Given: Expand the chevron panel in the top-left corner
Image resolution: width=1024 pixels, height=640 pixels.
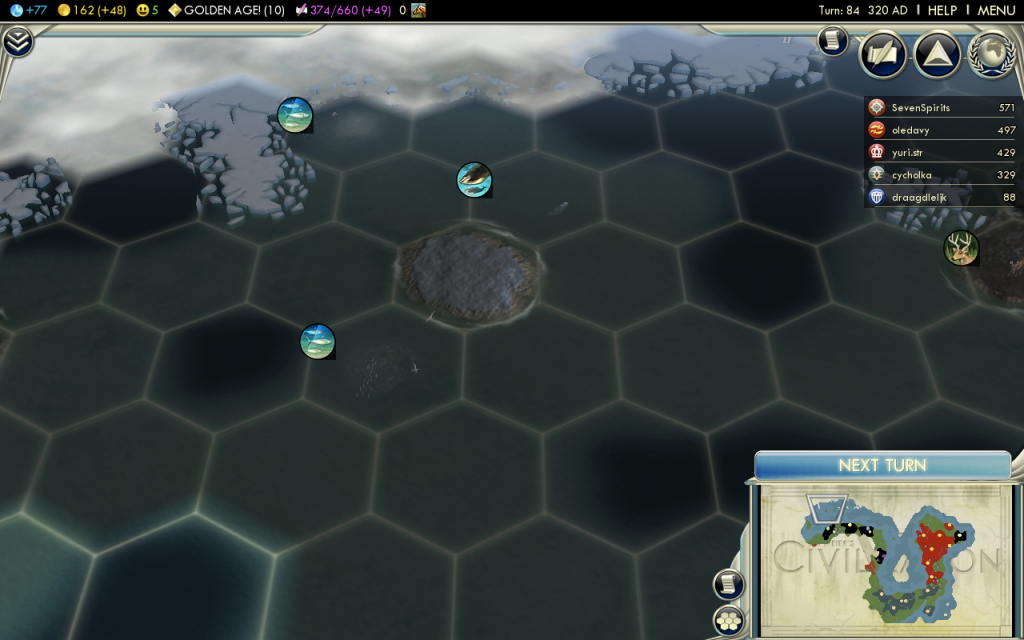Looking at the screenshot, I should [18, 42].
